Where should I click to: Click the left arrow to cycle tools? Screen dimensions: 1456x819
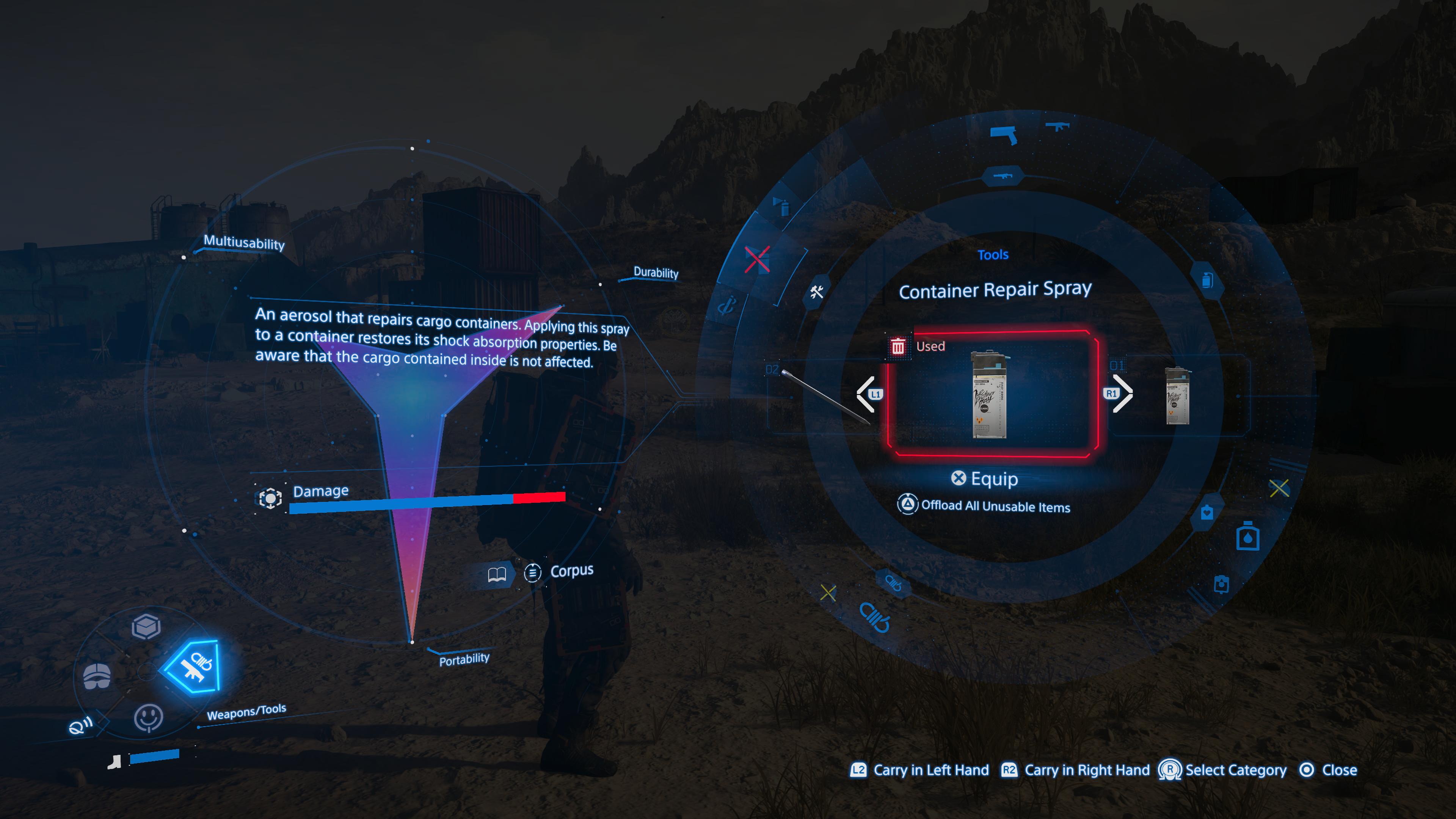866,394
